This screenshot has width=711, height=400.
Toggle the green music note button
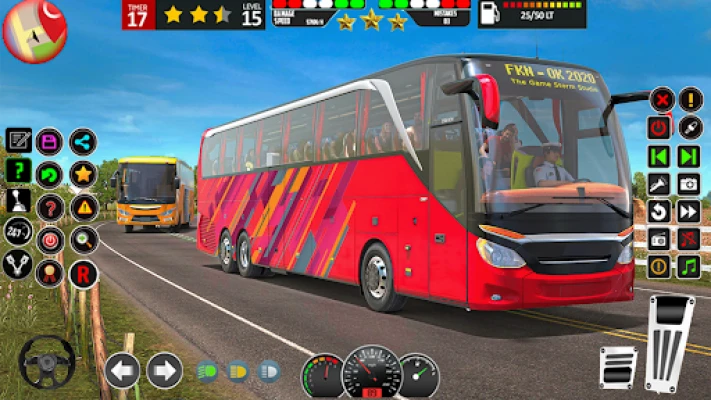coord(689,267)
